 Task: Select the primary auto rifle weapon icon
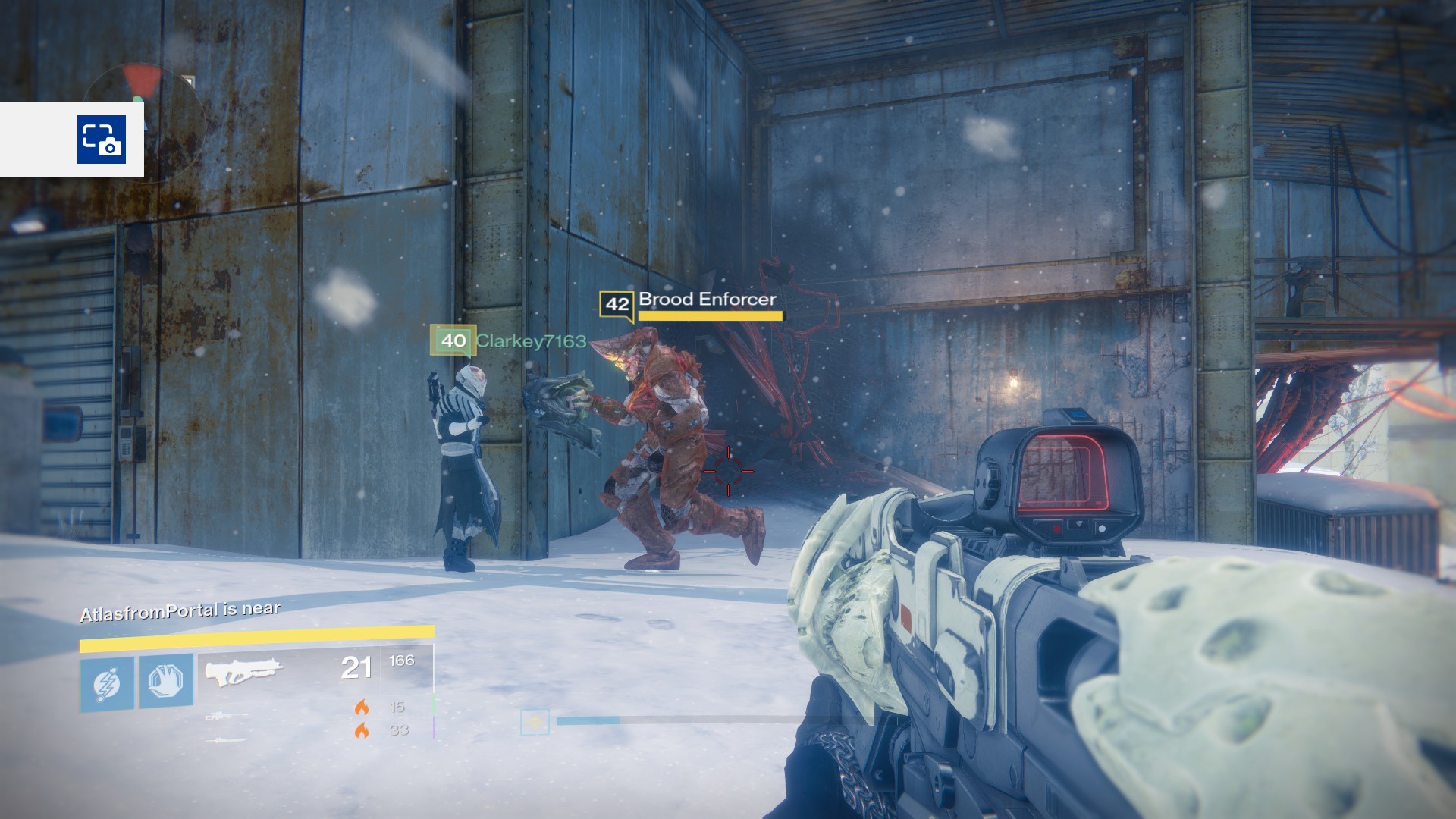coord(244,671)
